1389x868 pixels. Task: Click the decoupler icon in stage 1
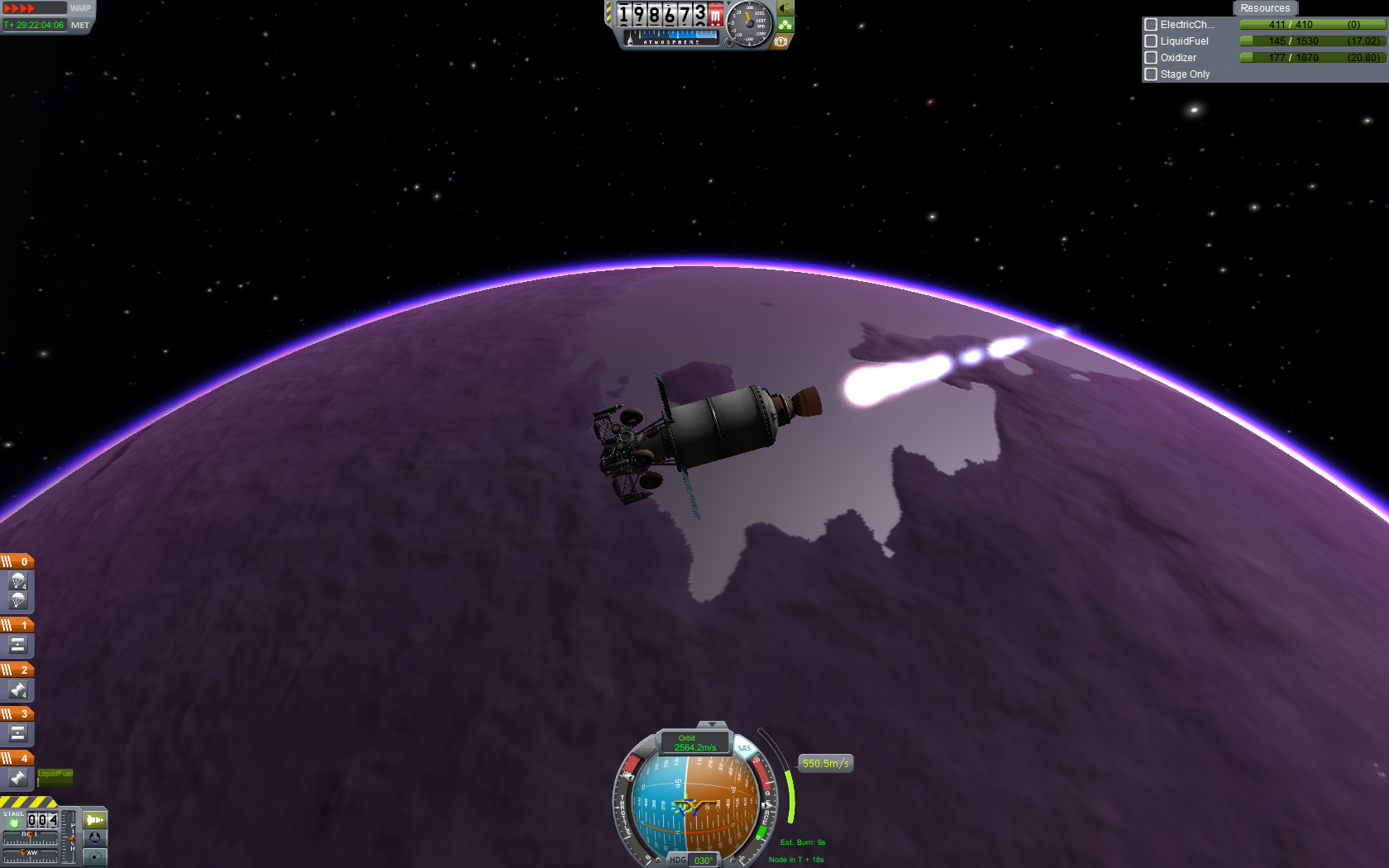[x=18, y=645]
